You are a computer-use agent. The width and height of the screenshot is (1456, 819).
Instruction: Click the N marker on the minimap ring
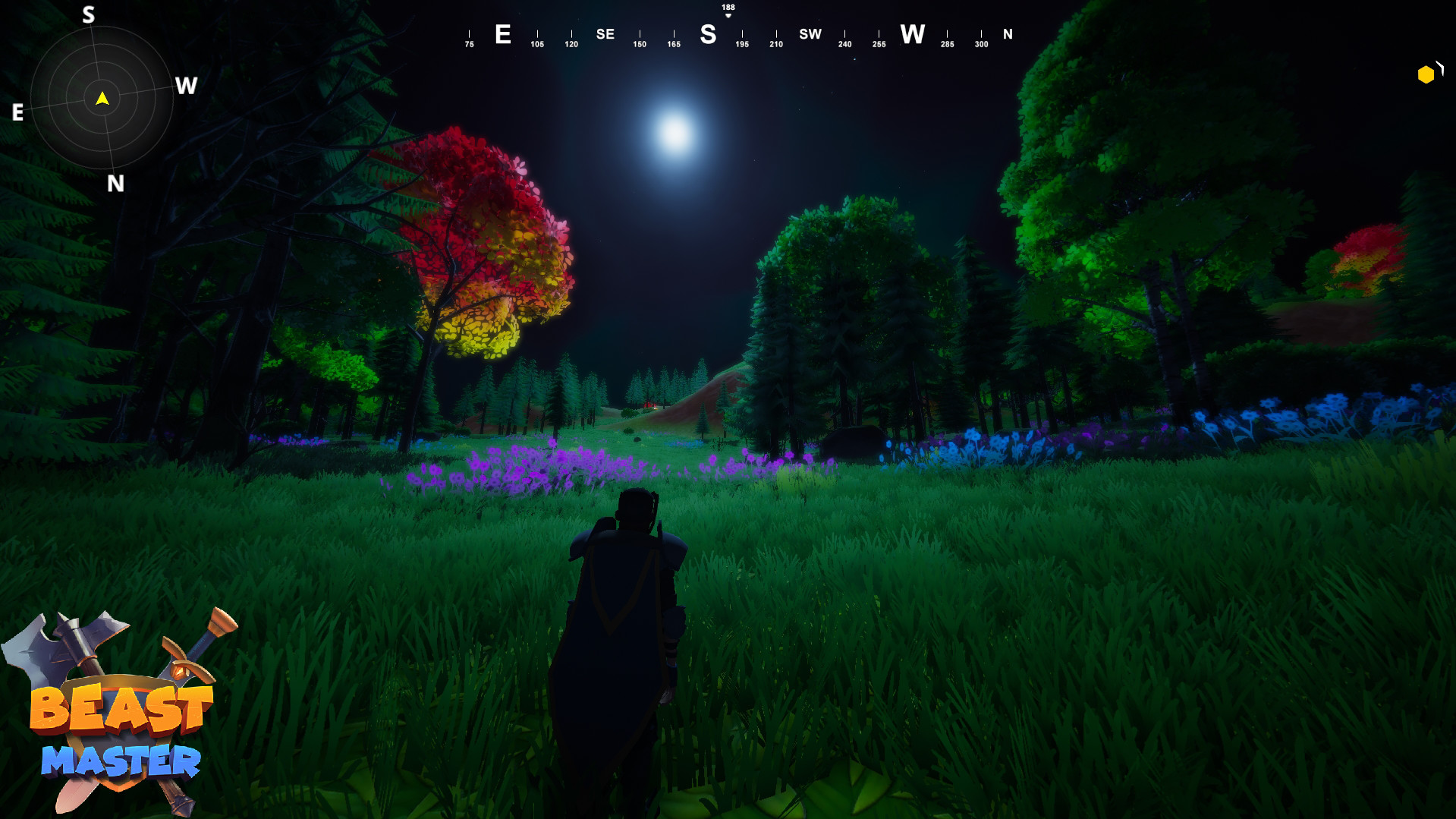tap(115, 182)
